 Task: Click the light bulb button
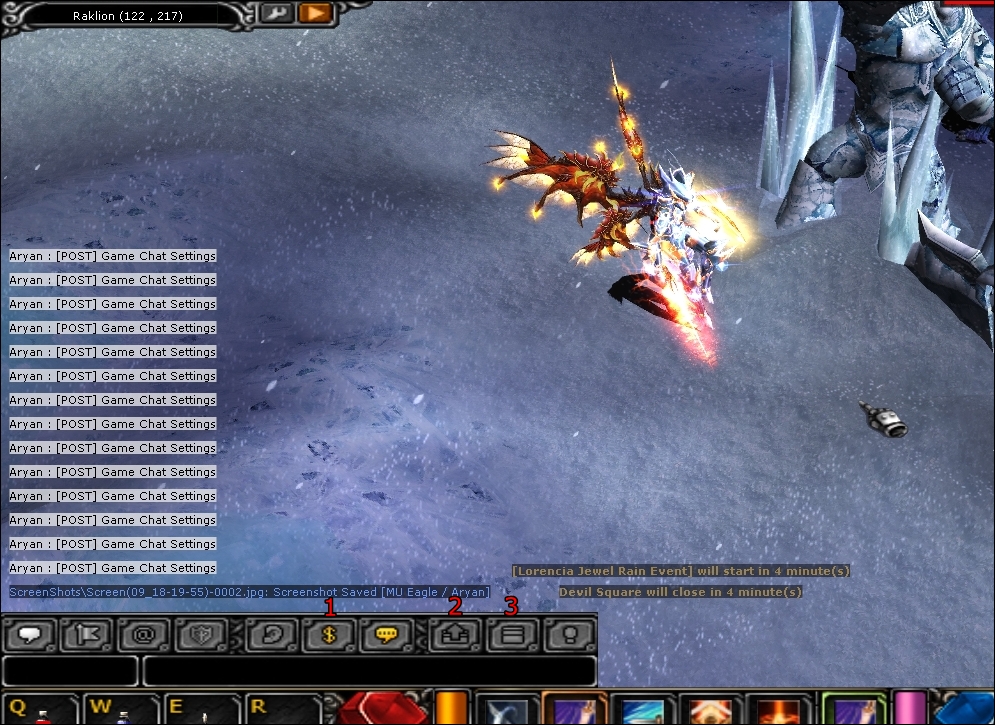click(x=569, y=635)
